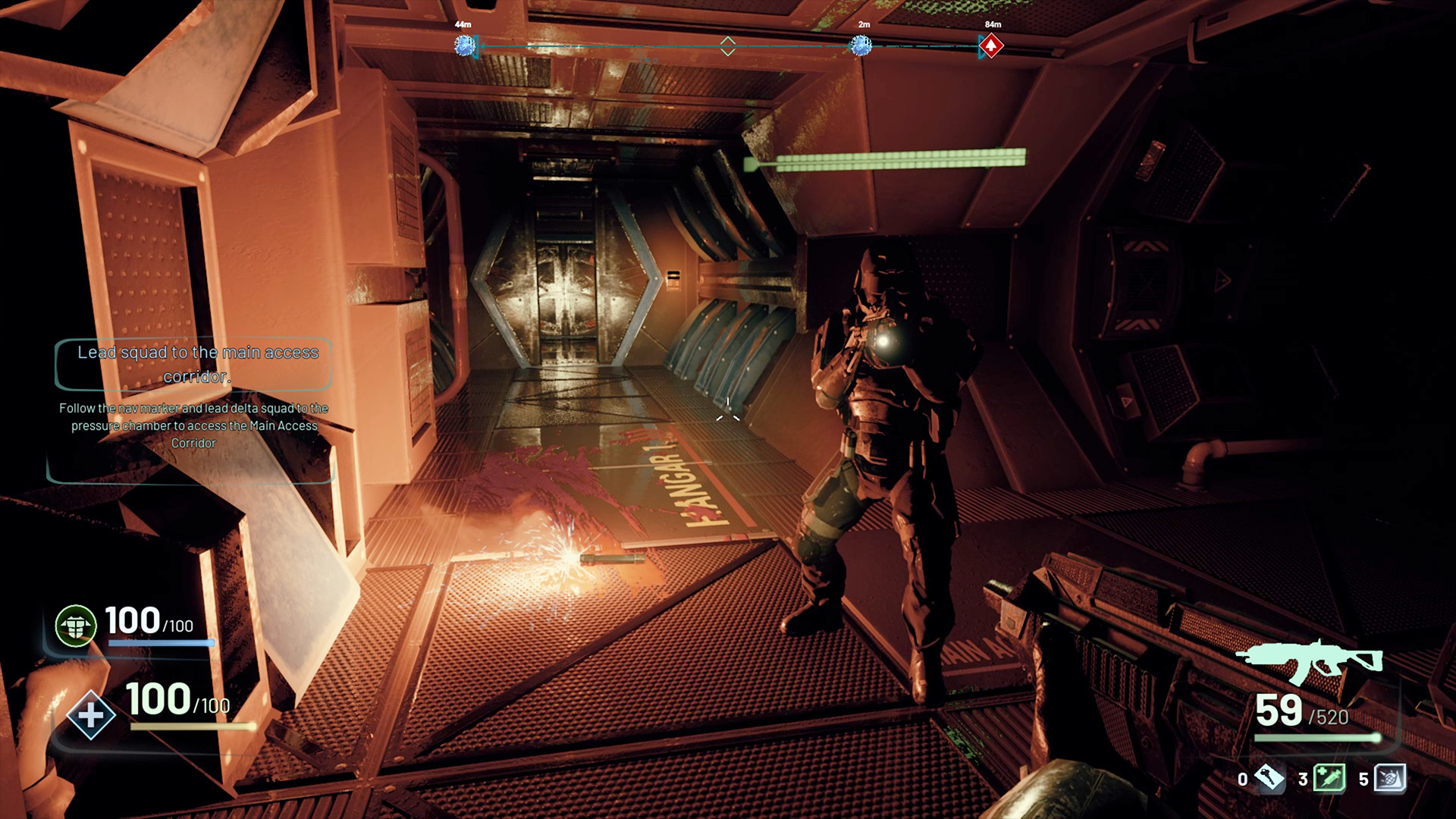
Task: Click the health cross diamond icon
Action: (x=91, y=714)
